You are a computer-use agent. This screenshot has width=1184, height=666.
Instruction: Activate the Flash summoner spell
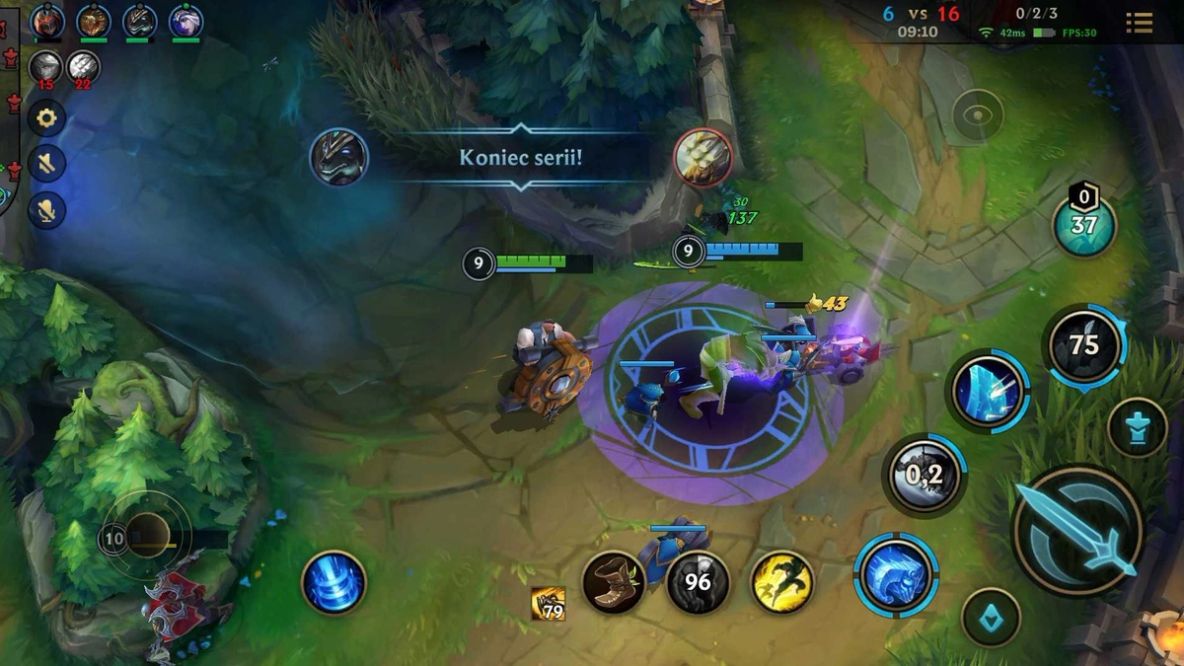pos(782,582)
